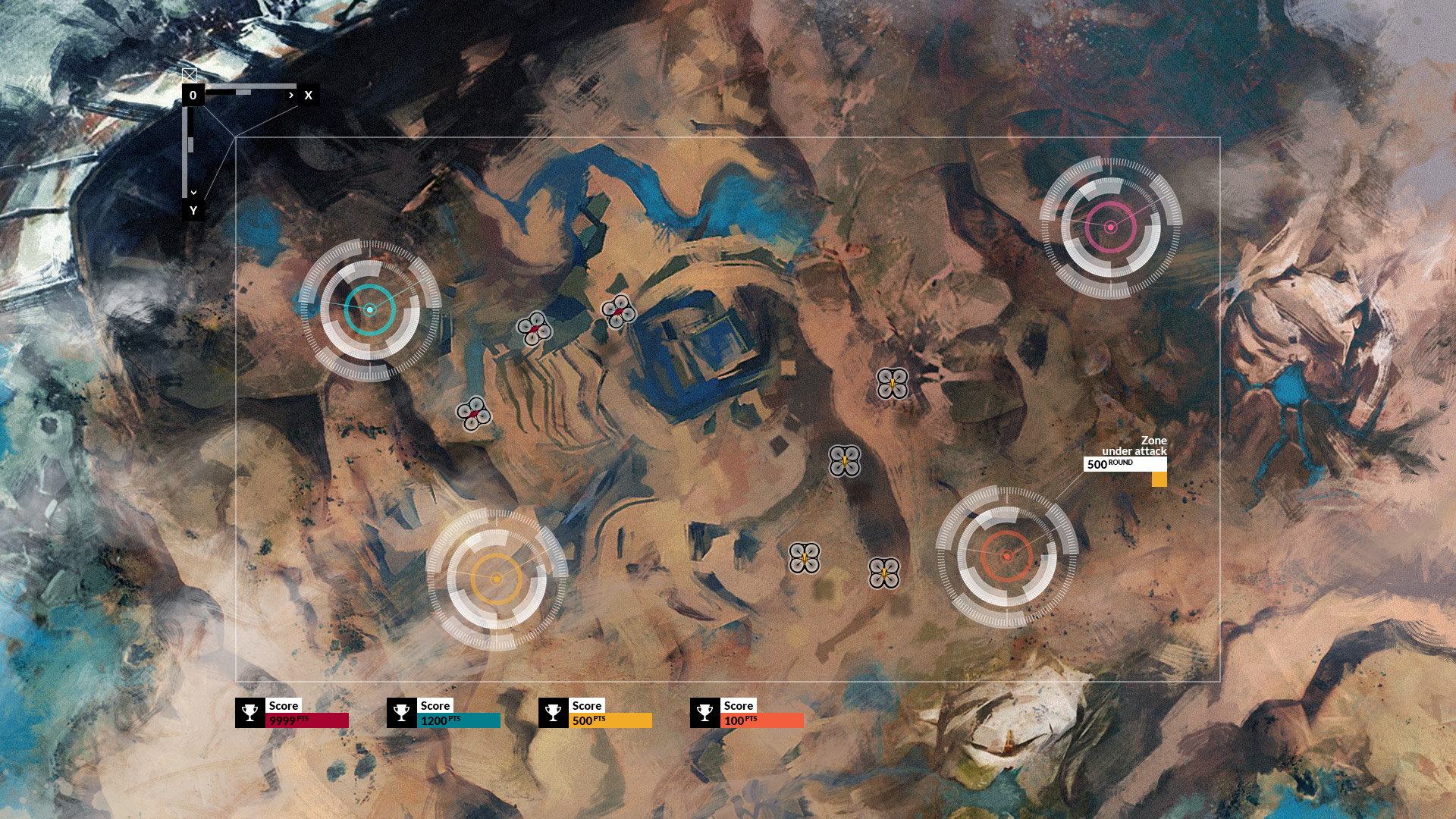Click the red drone west of the ruins
The width and height of the screenshot is (1456, 819).
[474, 413]
